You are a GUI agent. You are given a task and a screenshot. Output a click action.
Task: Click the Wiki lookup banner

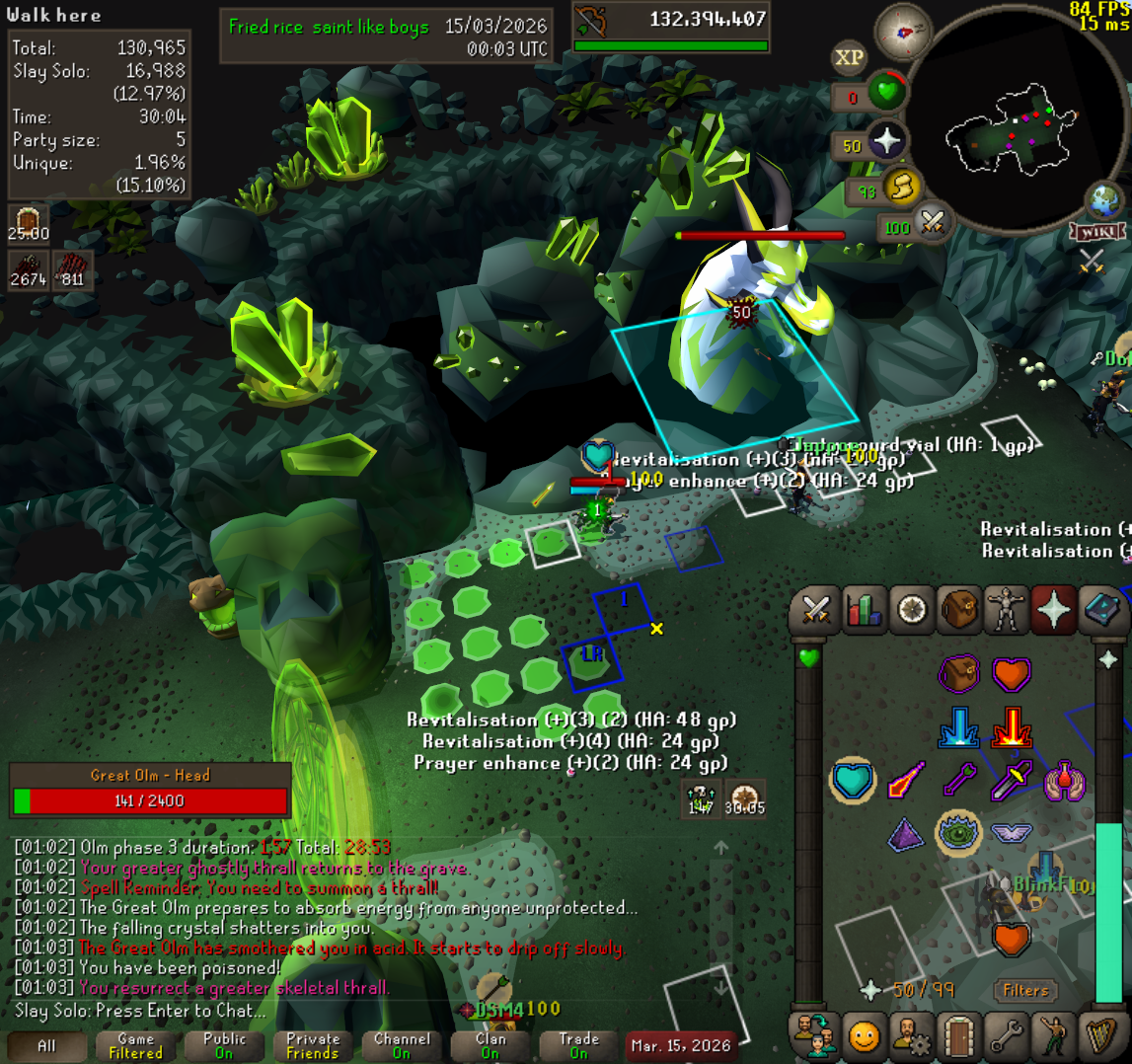1095,232
